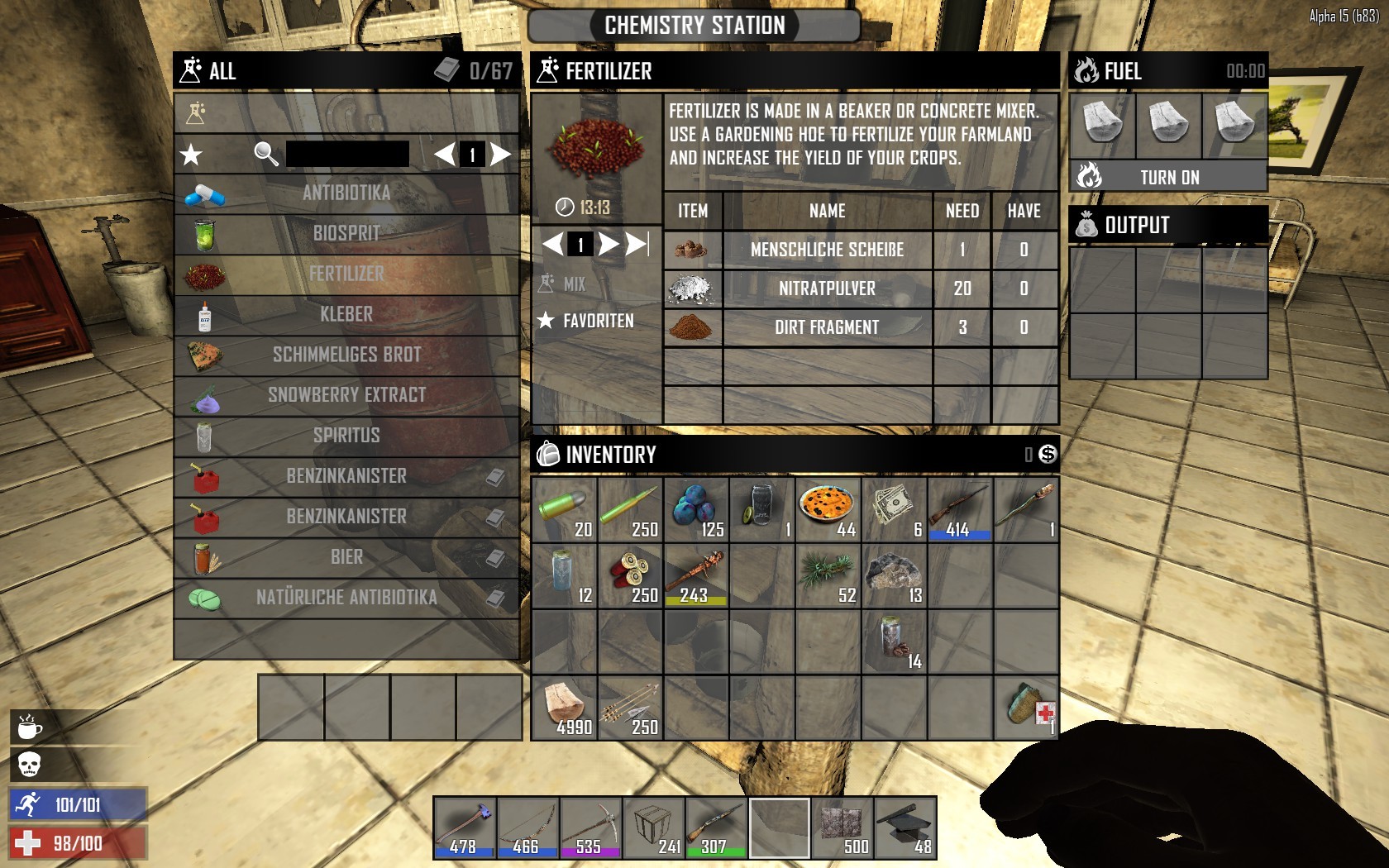Select the blueberries stack in inventory

(x=696, y=509)
